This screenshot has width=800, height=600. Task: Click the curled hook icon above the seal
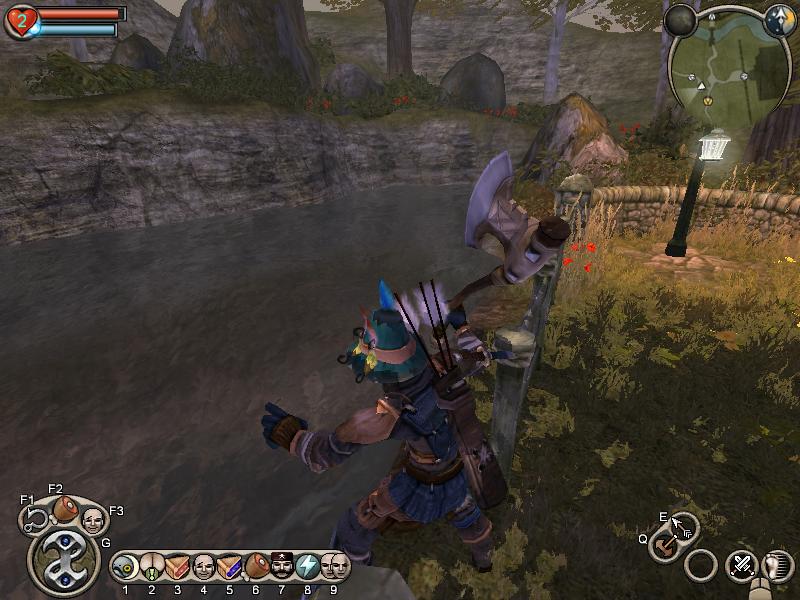click(x=35, y=517)
